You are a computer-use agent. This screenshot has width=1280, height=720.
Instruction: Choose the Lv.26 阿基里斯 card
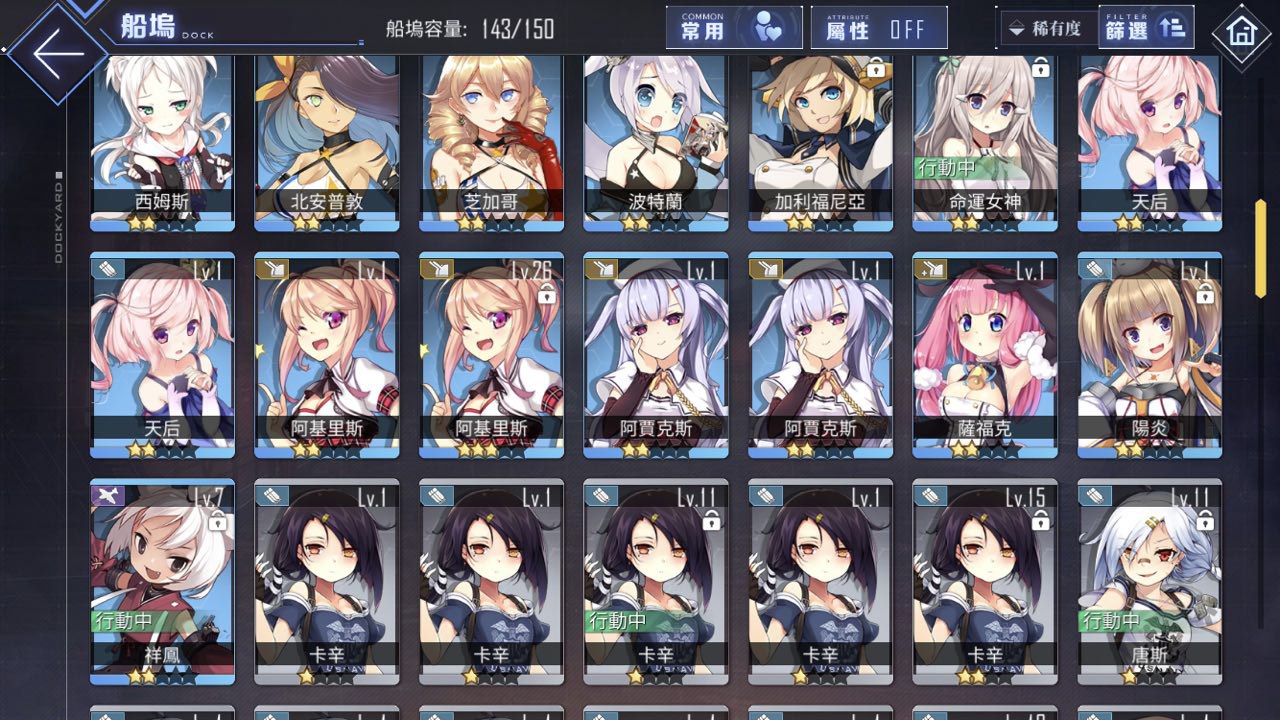(491, 355)
